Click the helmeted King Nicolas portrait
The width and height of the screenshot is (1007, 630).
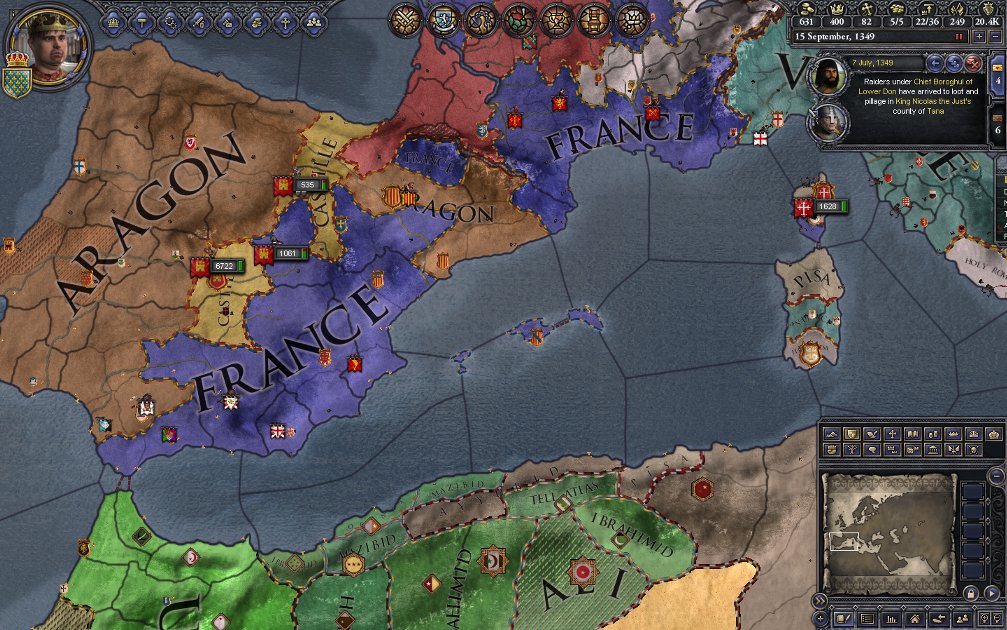[x=826, y=121]
